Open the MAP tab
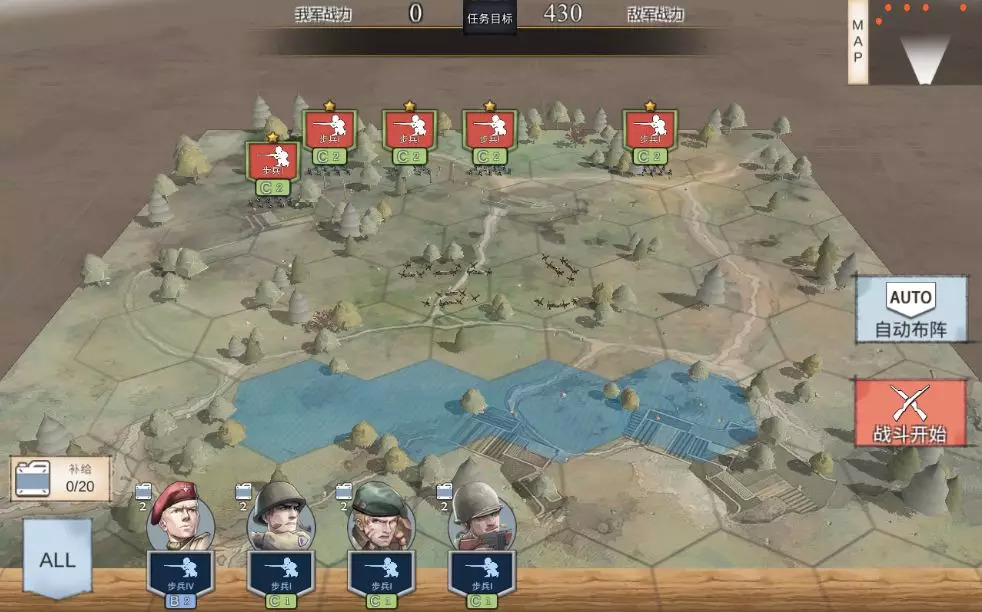Image resolution: width=982 pixels, height=612 pixels. pos(857,42)
